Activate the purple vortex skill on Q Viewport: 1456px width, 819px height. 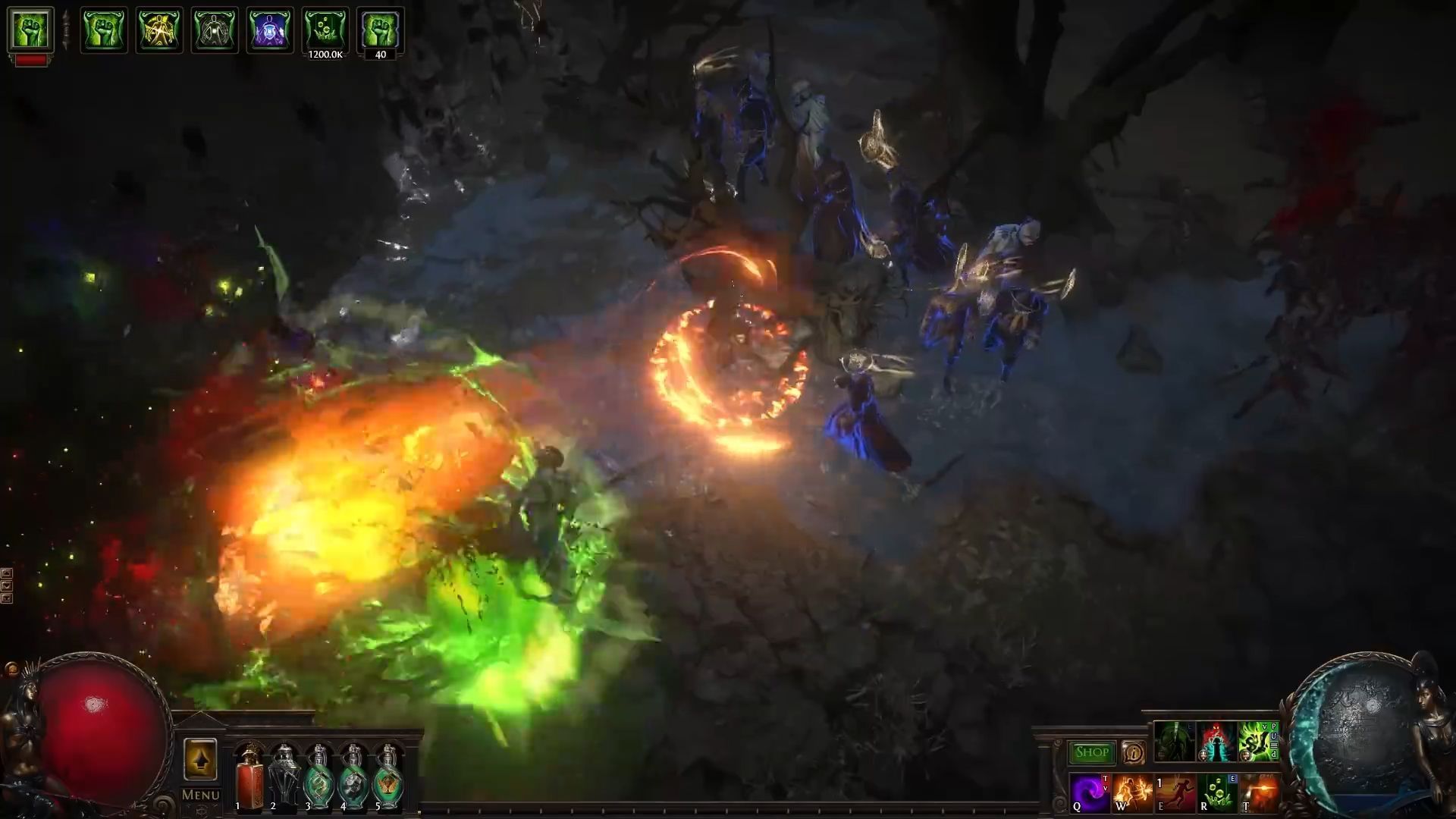click(1090, 793)
